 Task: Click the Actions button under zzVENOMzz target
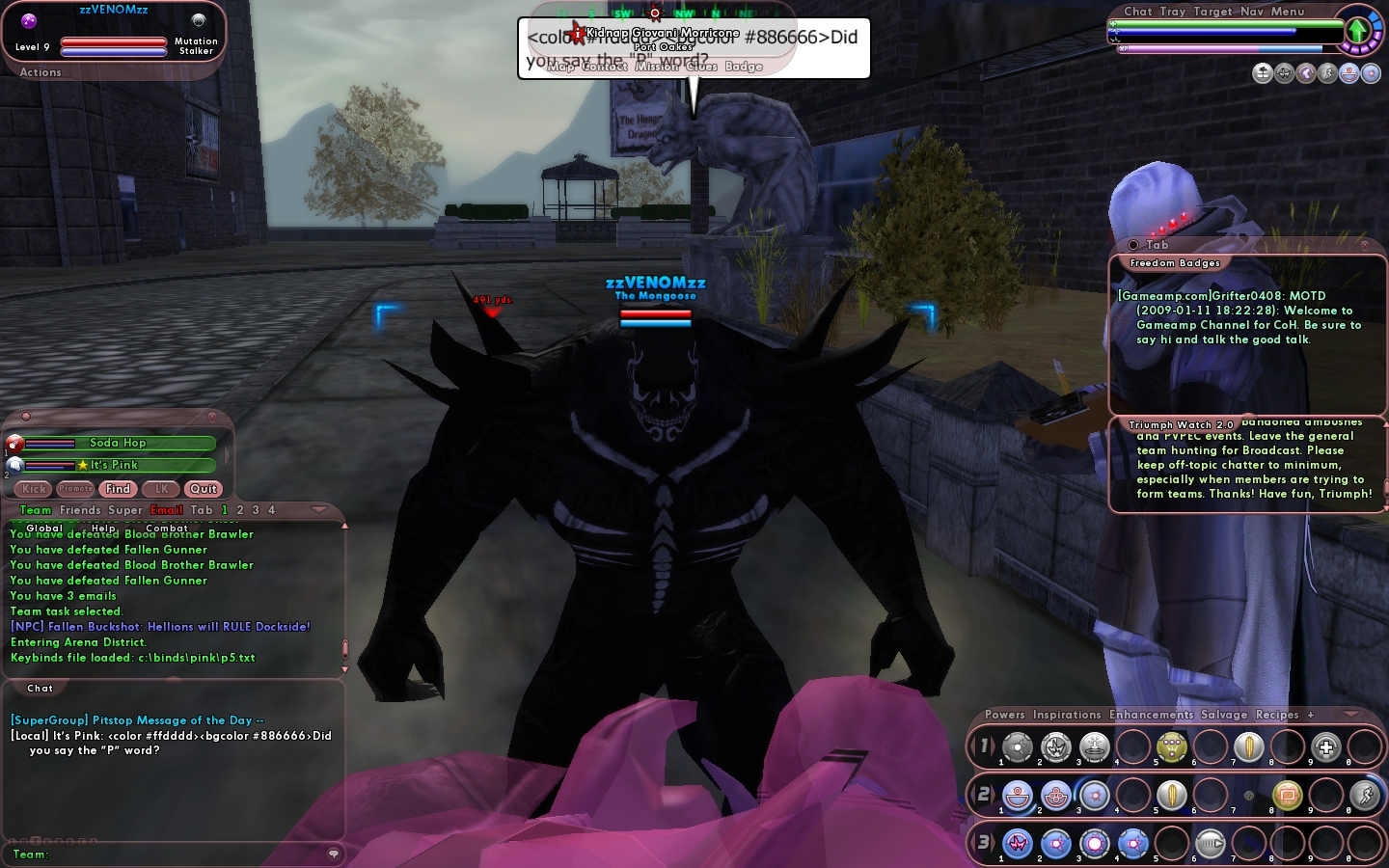point(41,72)
